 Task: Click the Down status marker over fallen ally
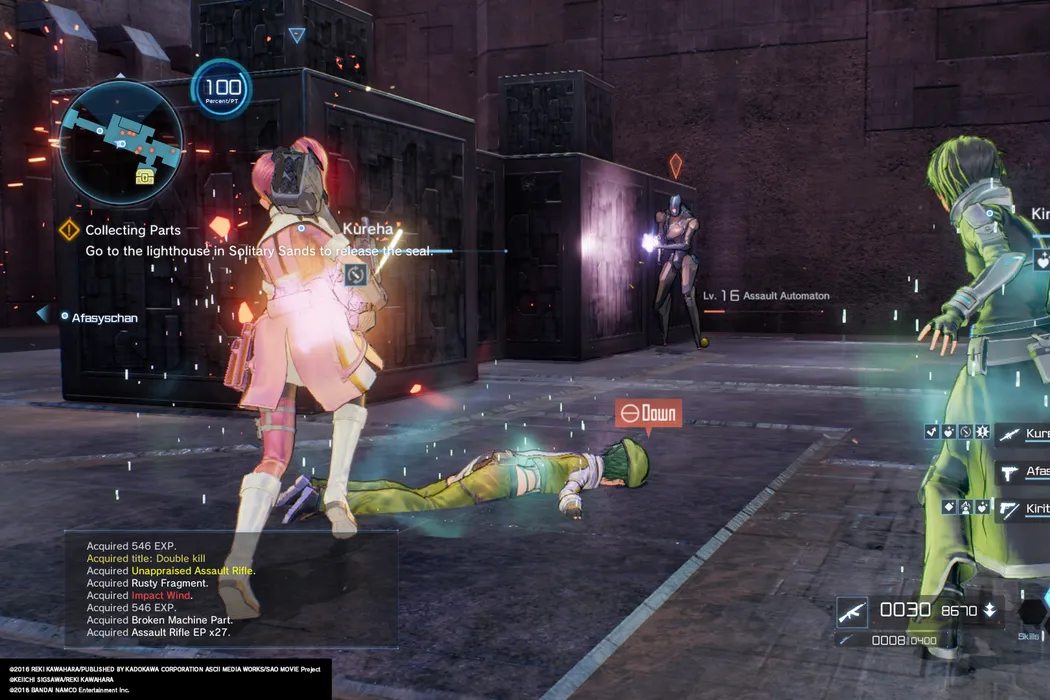click(x=648, y=413)
